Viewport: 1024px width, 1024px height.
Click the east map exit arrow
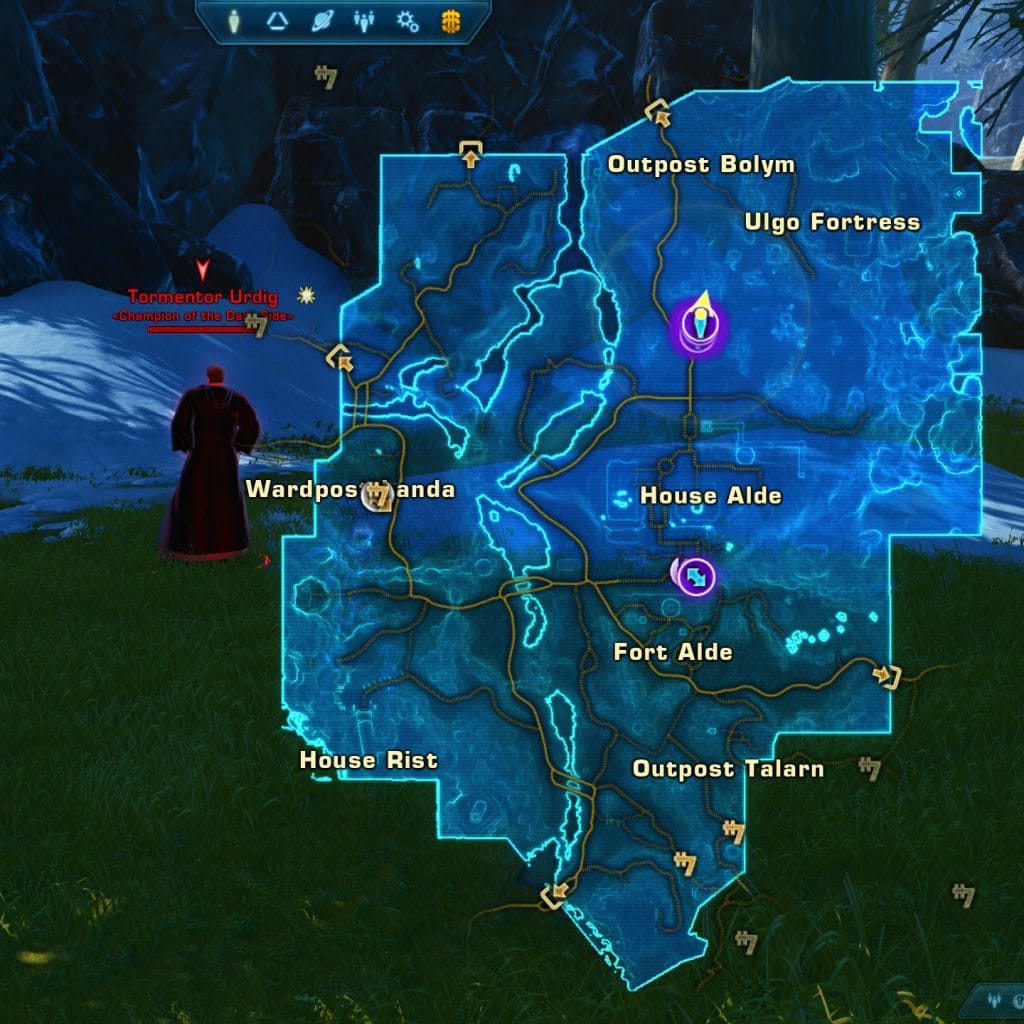coord(887,677)
